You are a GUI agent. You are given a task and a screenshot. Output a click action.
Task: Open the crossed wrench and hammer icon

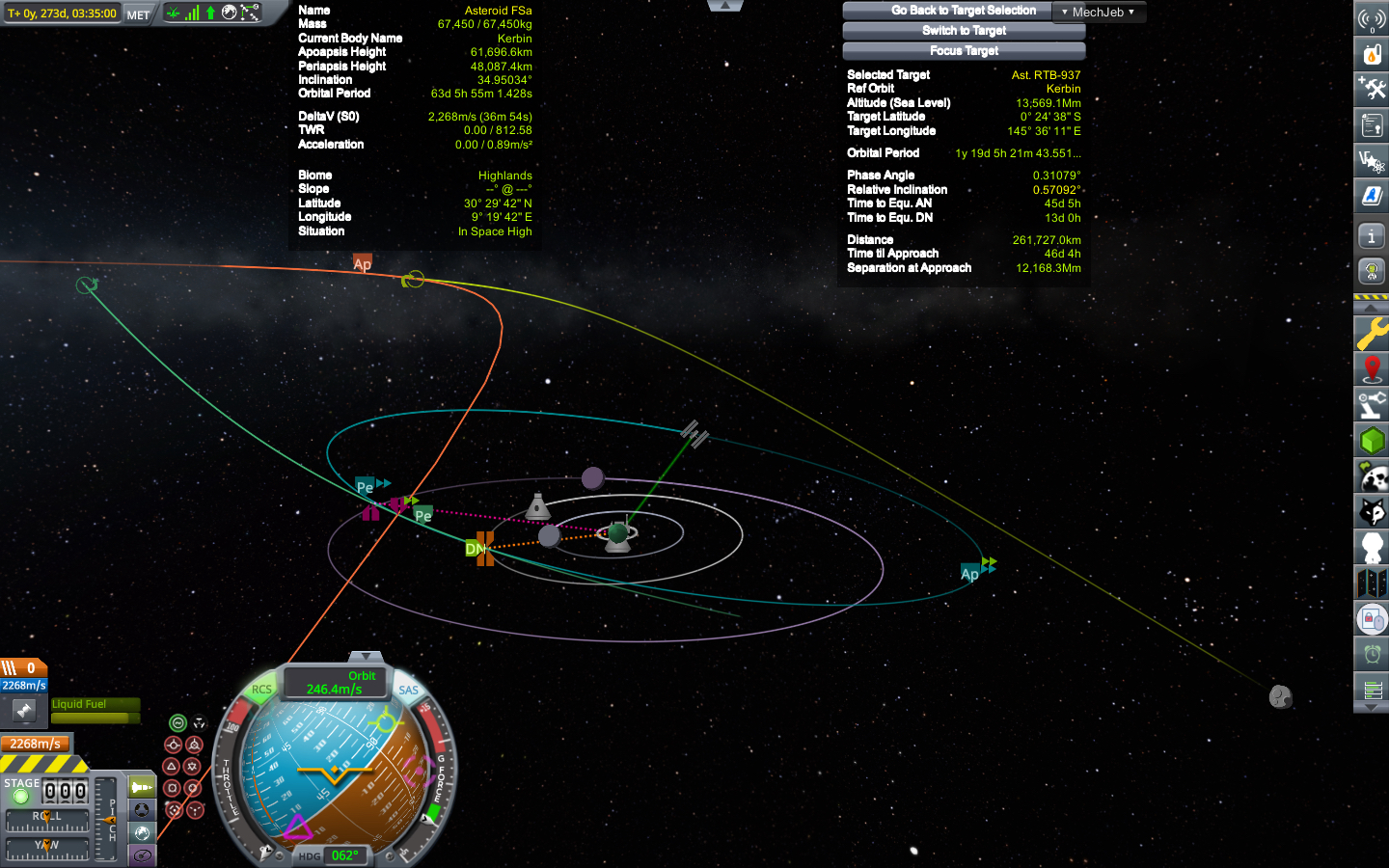[x=1372, y=89]
